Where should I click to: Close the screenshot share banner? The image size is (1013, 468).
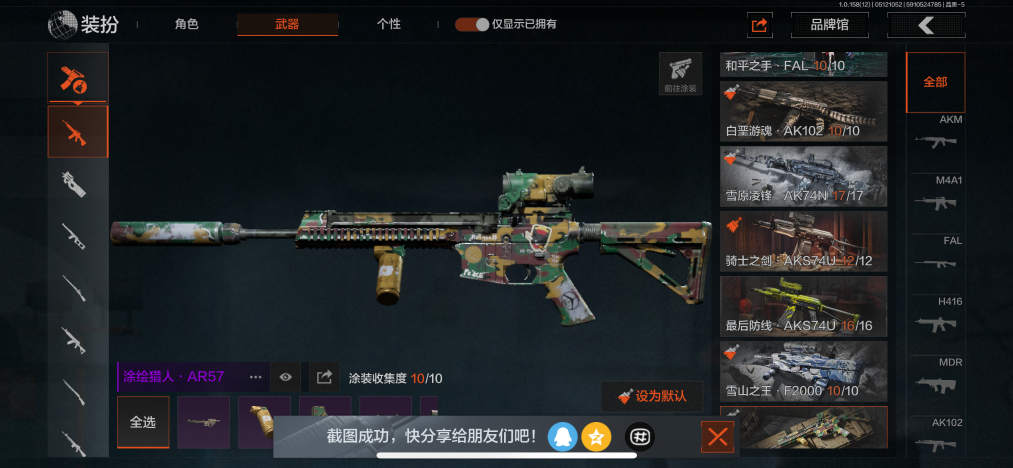717,436
